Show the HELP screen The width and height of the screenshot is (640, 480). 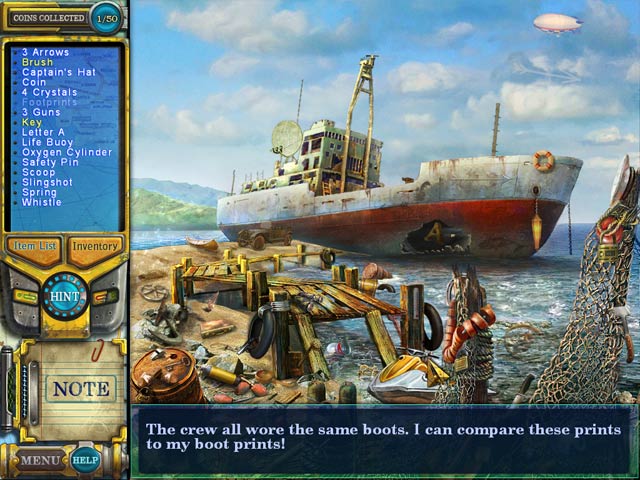[85, 461]
